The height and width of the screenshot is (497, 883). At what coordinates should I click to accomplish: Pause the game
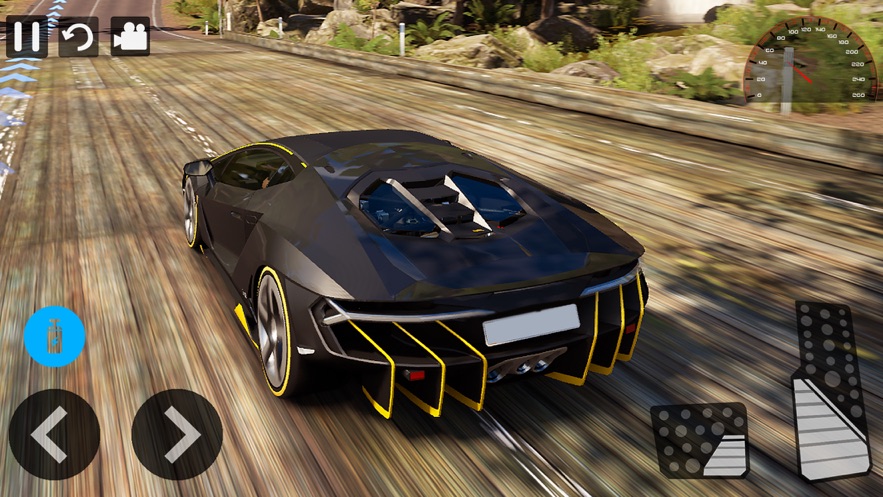[27, 37]
